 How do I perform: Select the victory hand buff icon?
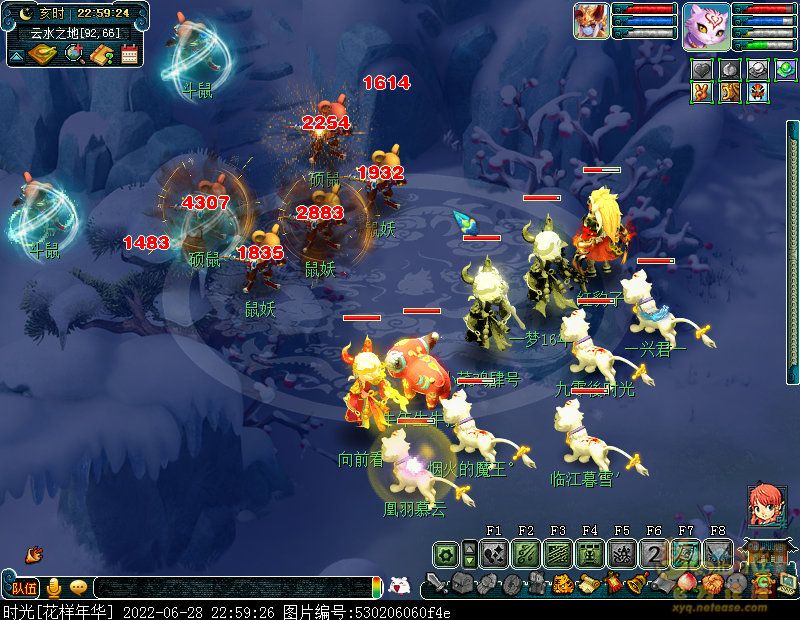click(x=702, y=92)
